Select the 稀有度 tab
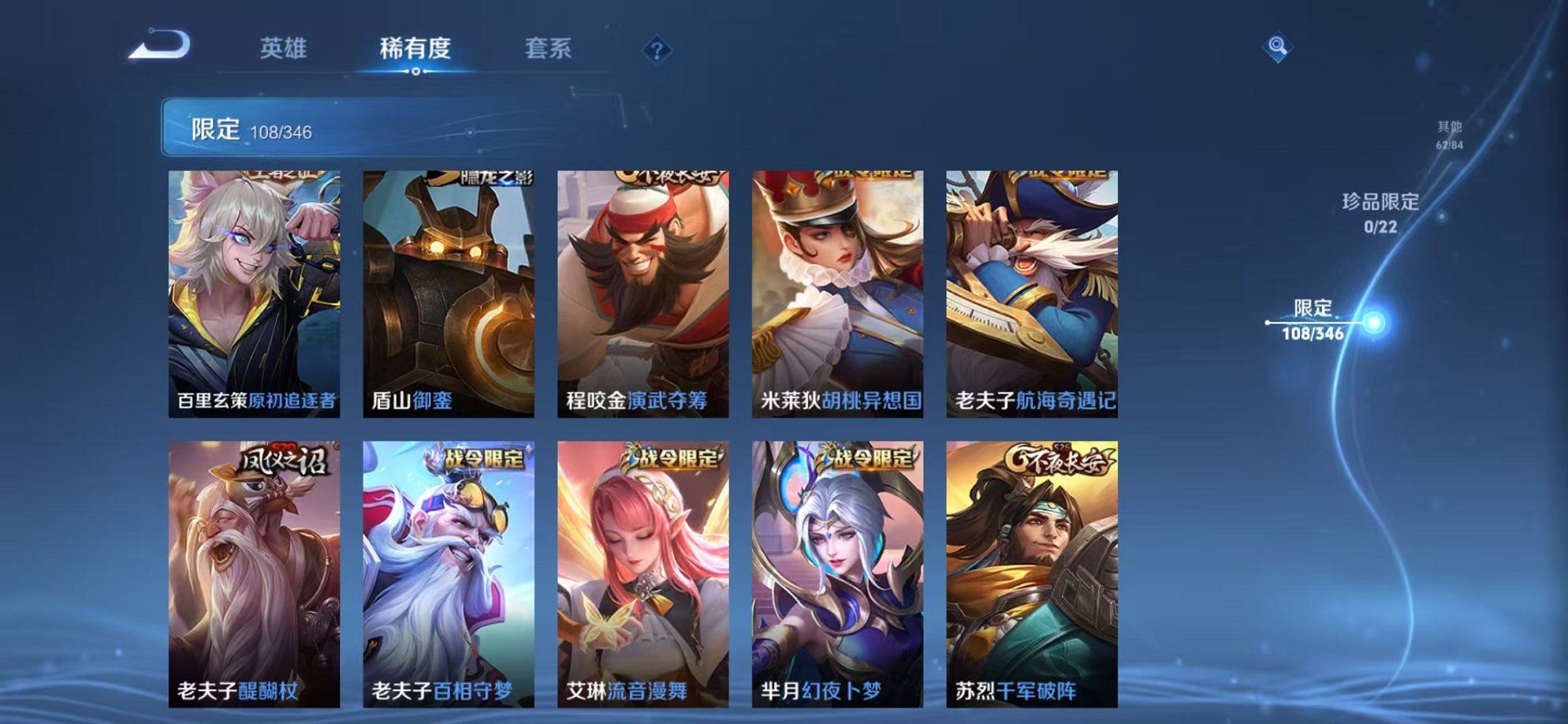The width and height of the screenshot is (1568, 724). [x=417, y=49]
